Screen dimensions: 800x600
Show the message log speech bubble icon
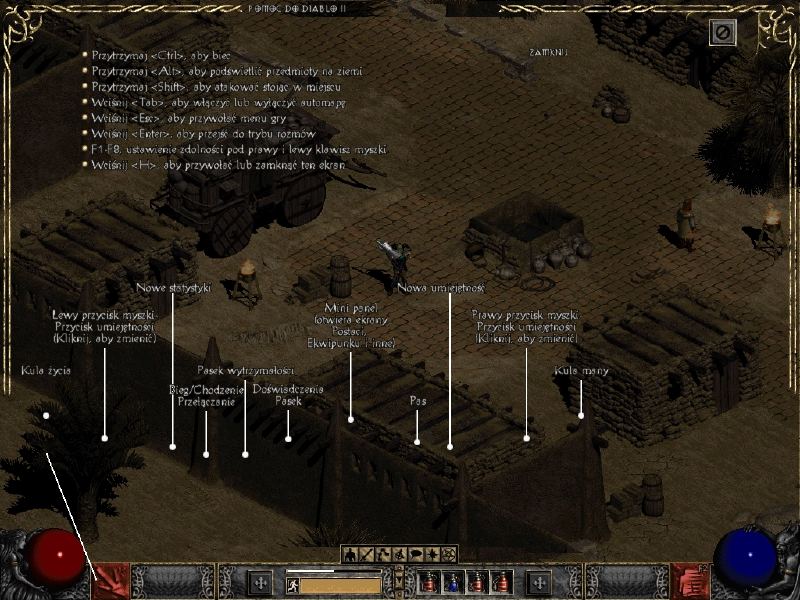[x=416, y=554]
